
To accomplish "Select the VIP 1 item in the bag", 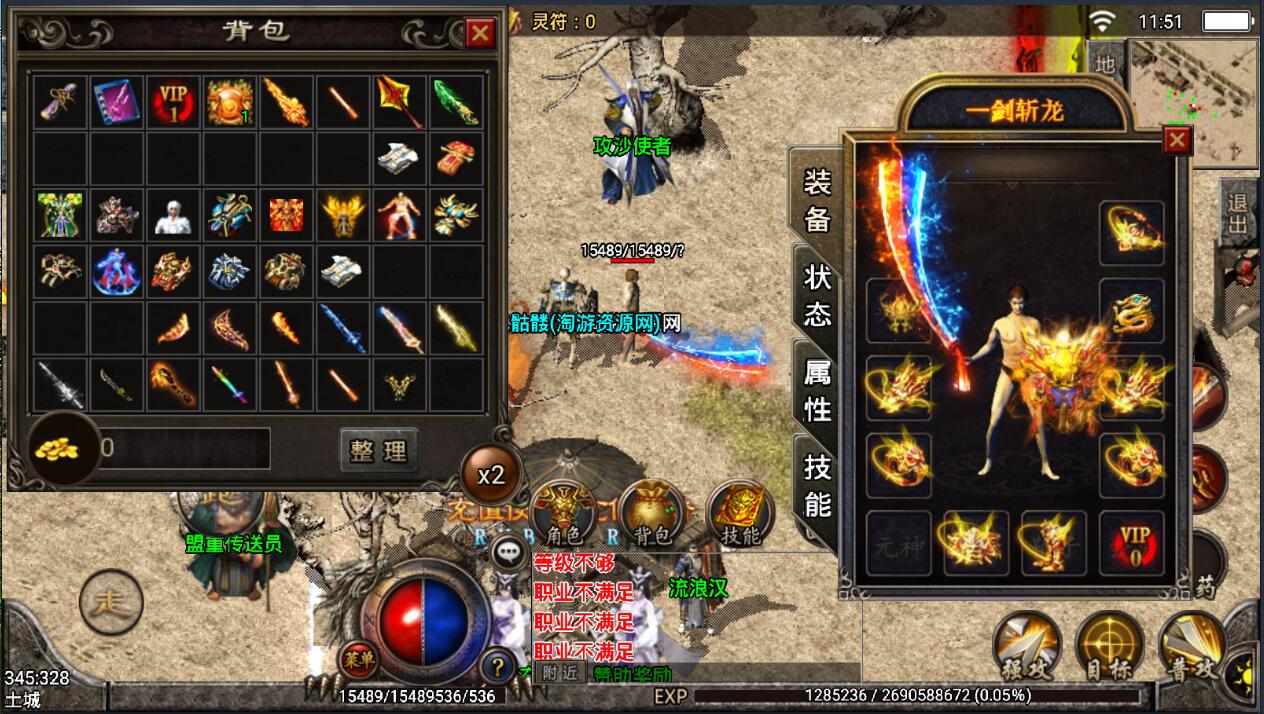I will [x=174, y=102].
